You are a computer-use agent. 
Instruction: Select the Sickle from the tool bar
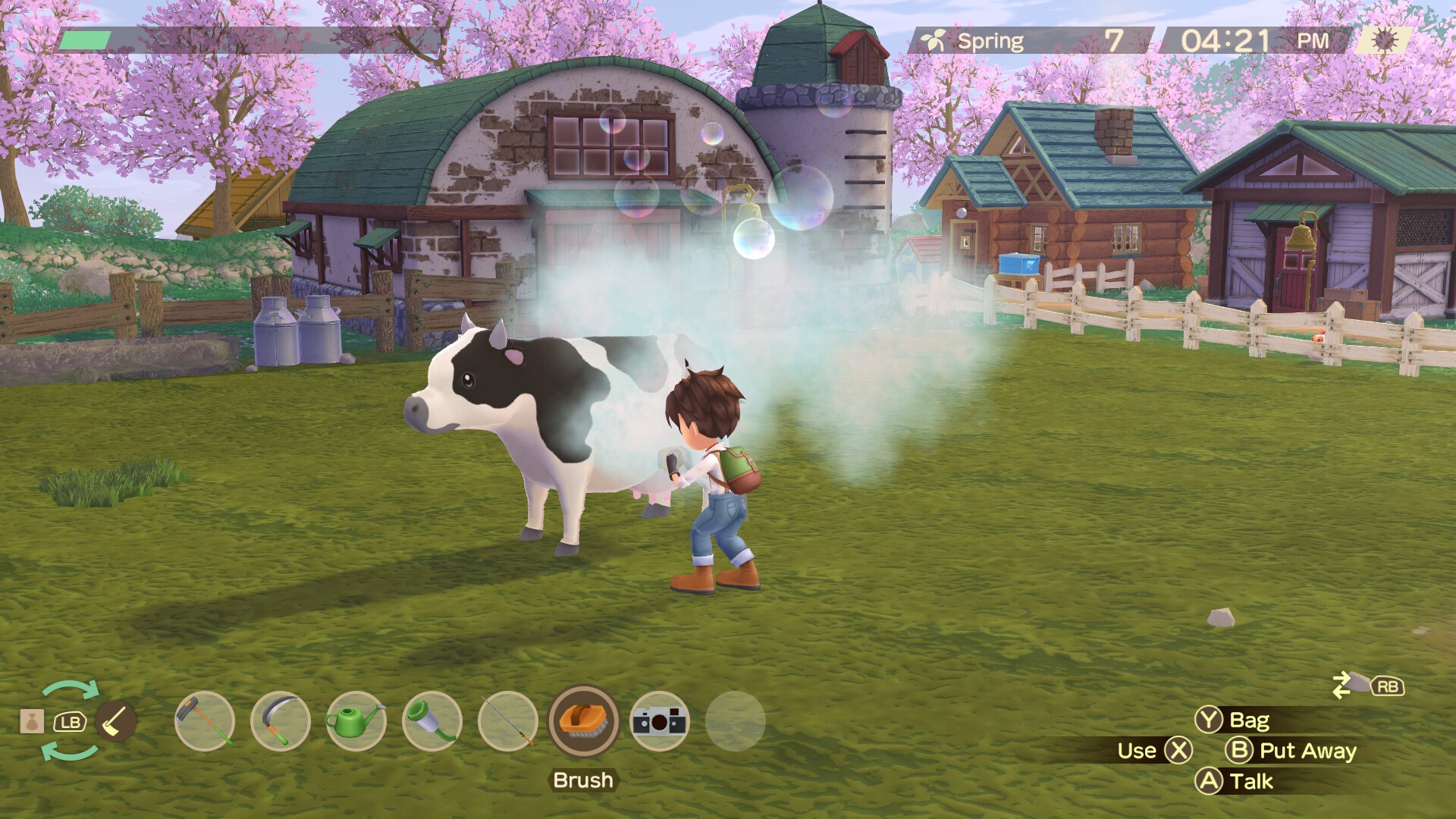281,722
